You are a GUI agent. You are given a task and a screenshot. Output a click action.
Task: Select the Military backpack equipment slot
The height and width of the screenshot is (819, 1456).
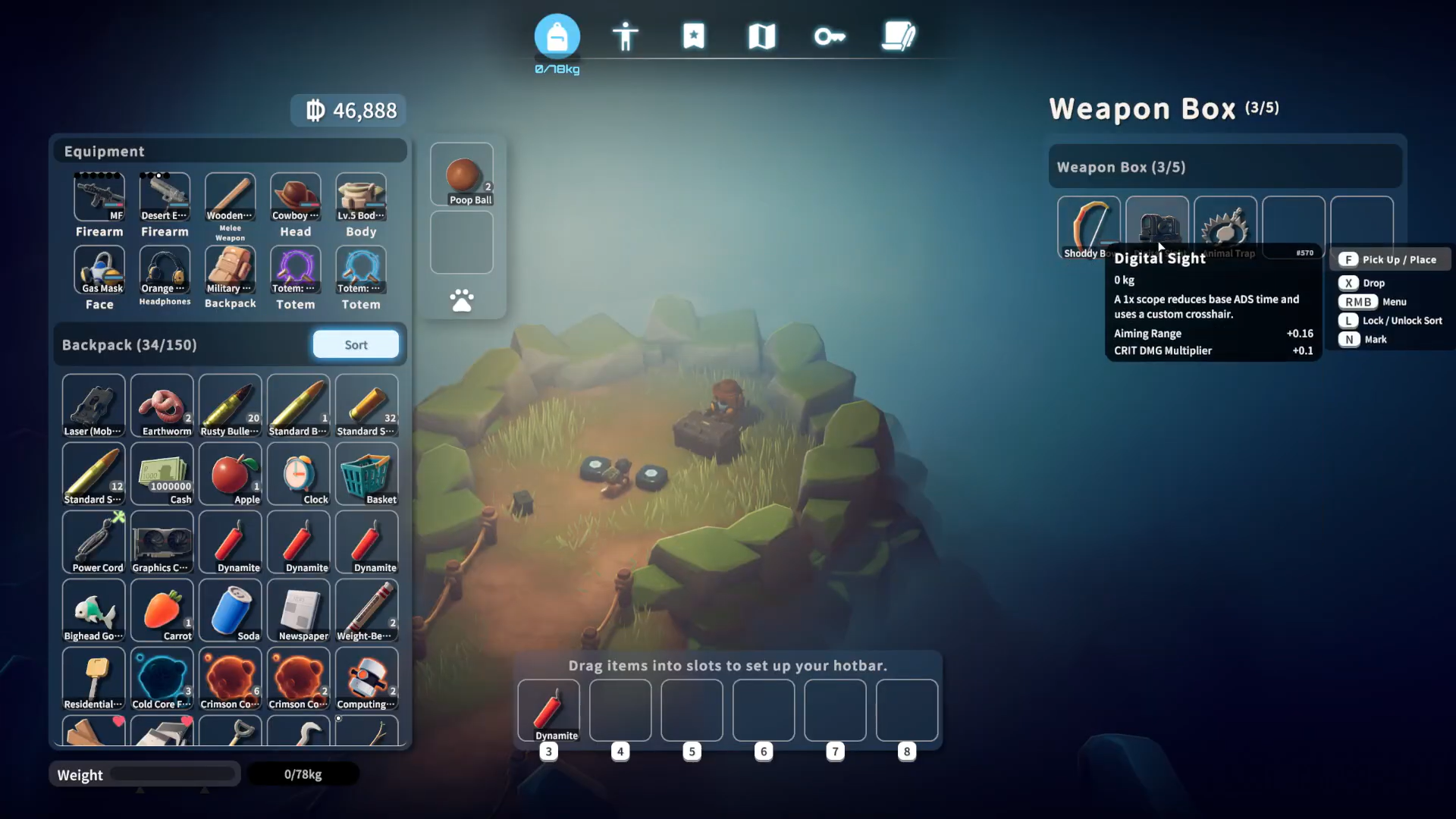click(x=231, y=270)
